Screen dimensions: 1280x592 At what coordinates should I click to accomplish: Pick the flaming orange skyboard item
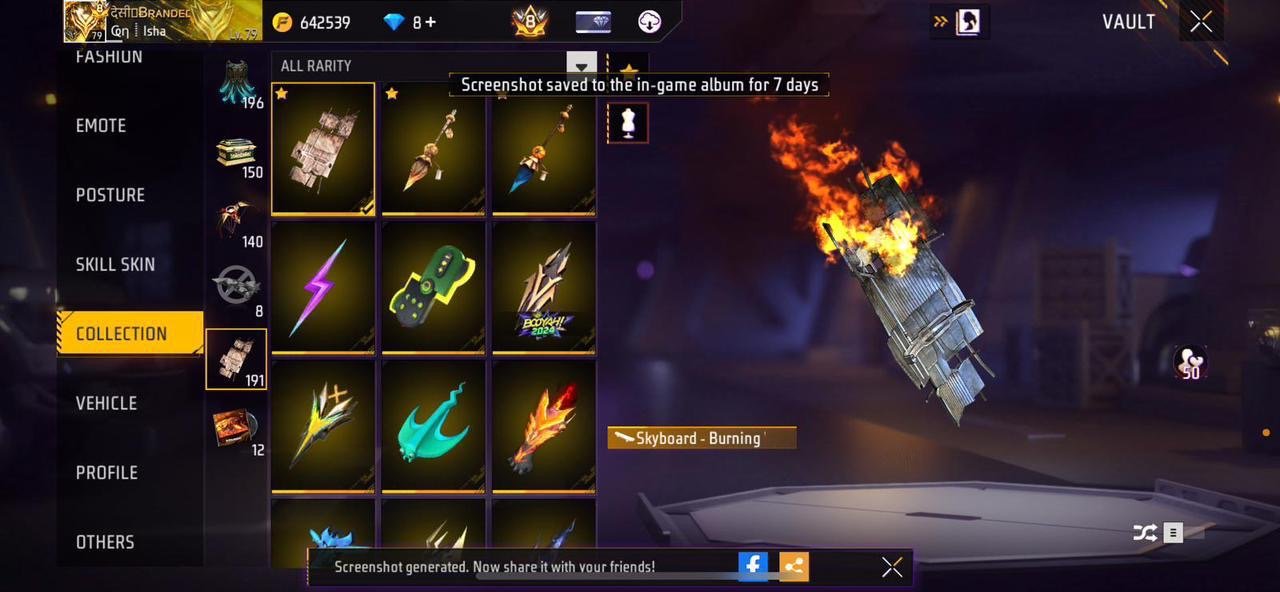click(x=543, y=425)
